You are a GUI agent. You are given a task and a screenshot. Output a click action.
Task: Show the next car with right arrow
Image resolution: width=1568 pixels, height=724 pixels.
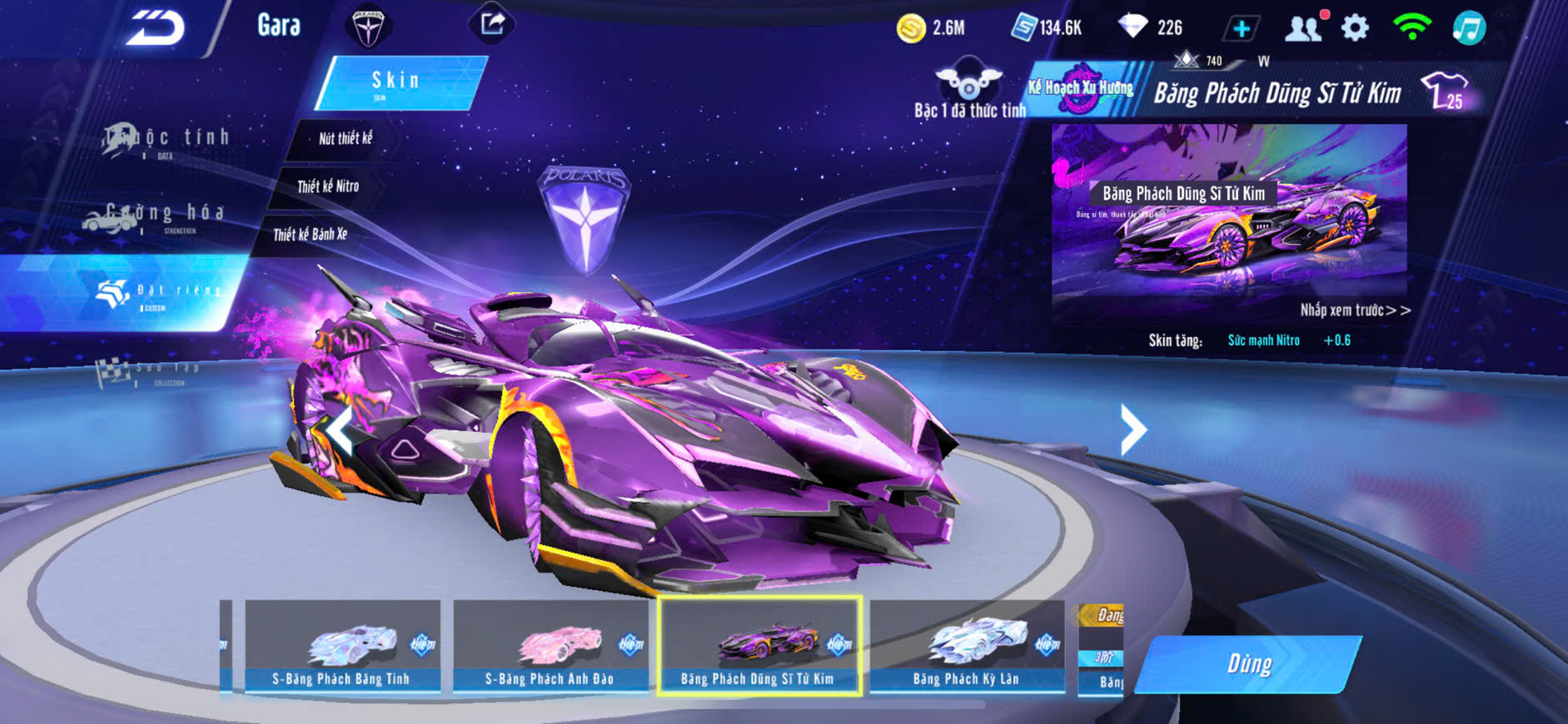[x=1132, y=429]
